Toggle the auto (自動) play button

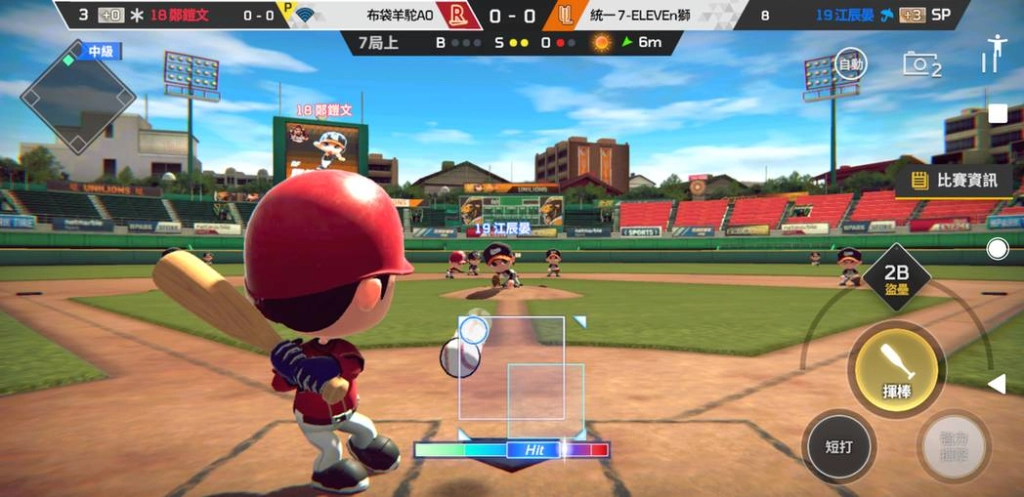point(850,65)
